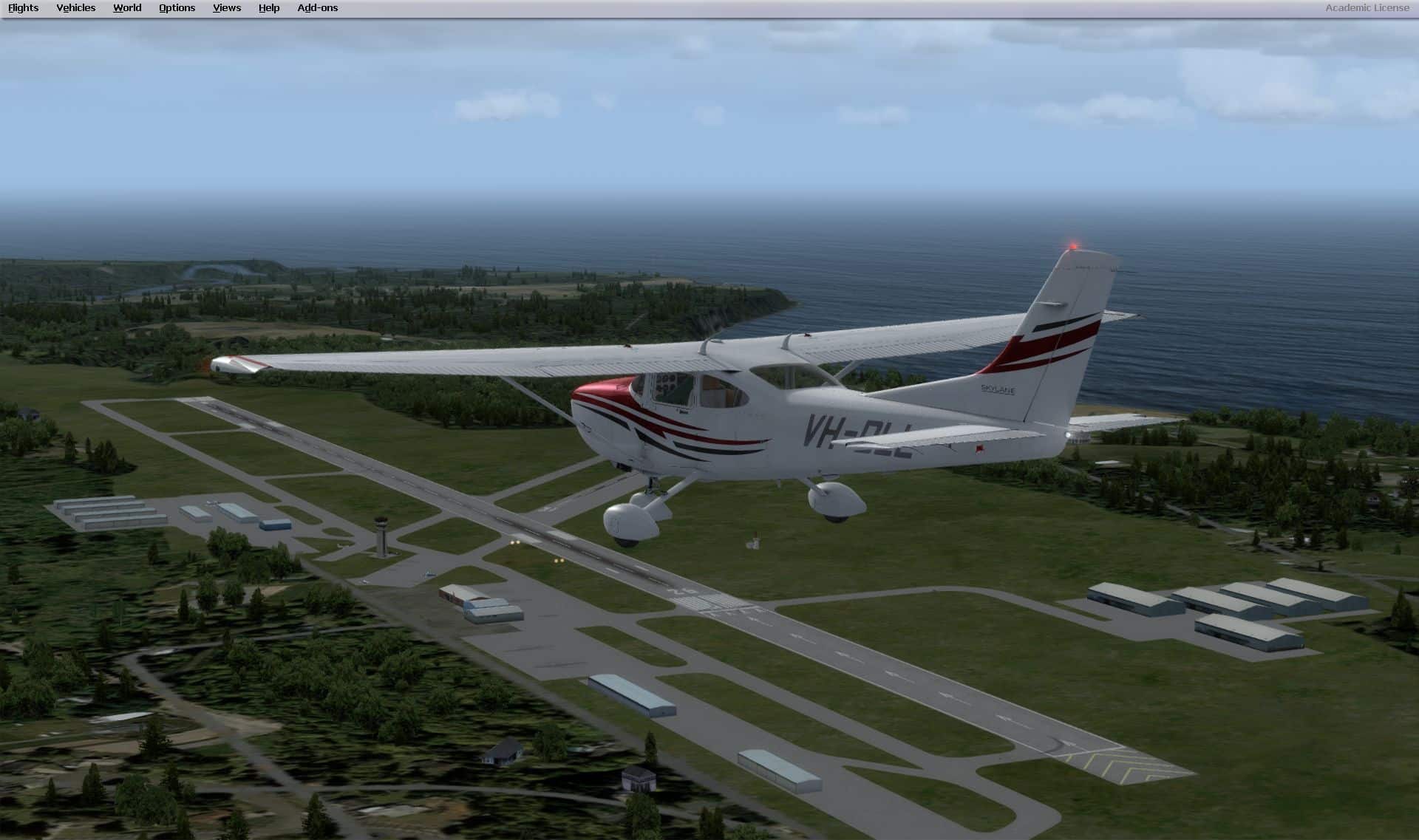Show the Options menu
This screenshot has width=1419, height=840.
(x=177, y=8)
